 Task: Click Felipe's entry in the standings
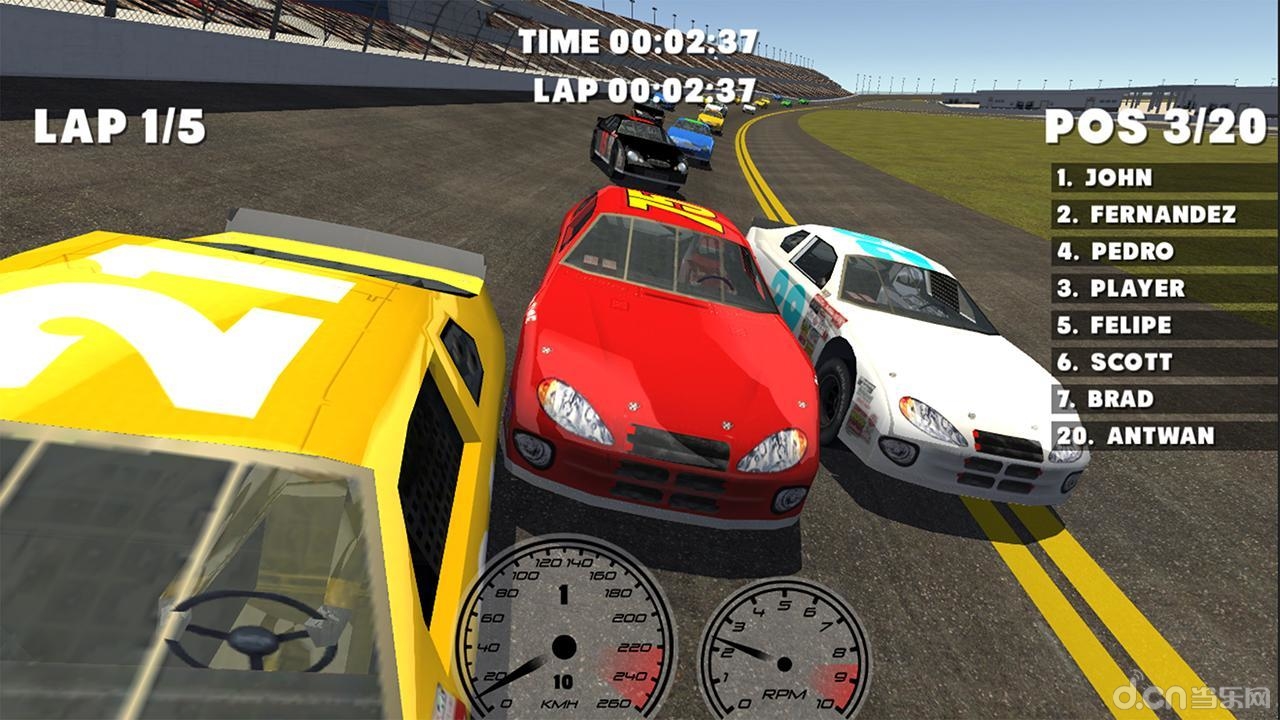1163,325
